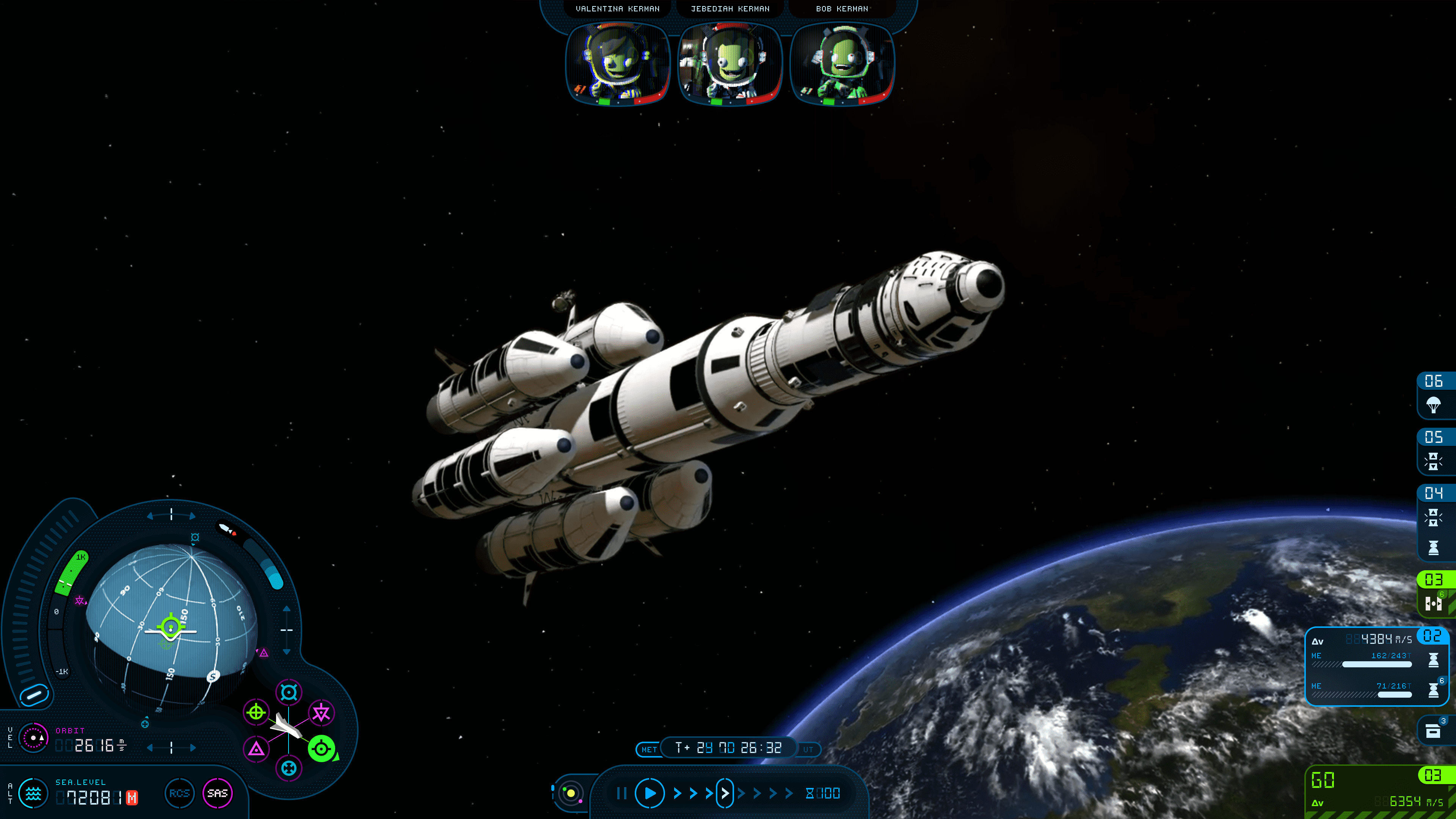This screenshot has width=1456, height=819.
Task: Toggle RCS on
Action: click(x=179, y=793)
